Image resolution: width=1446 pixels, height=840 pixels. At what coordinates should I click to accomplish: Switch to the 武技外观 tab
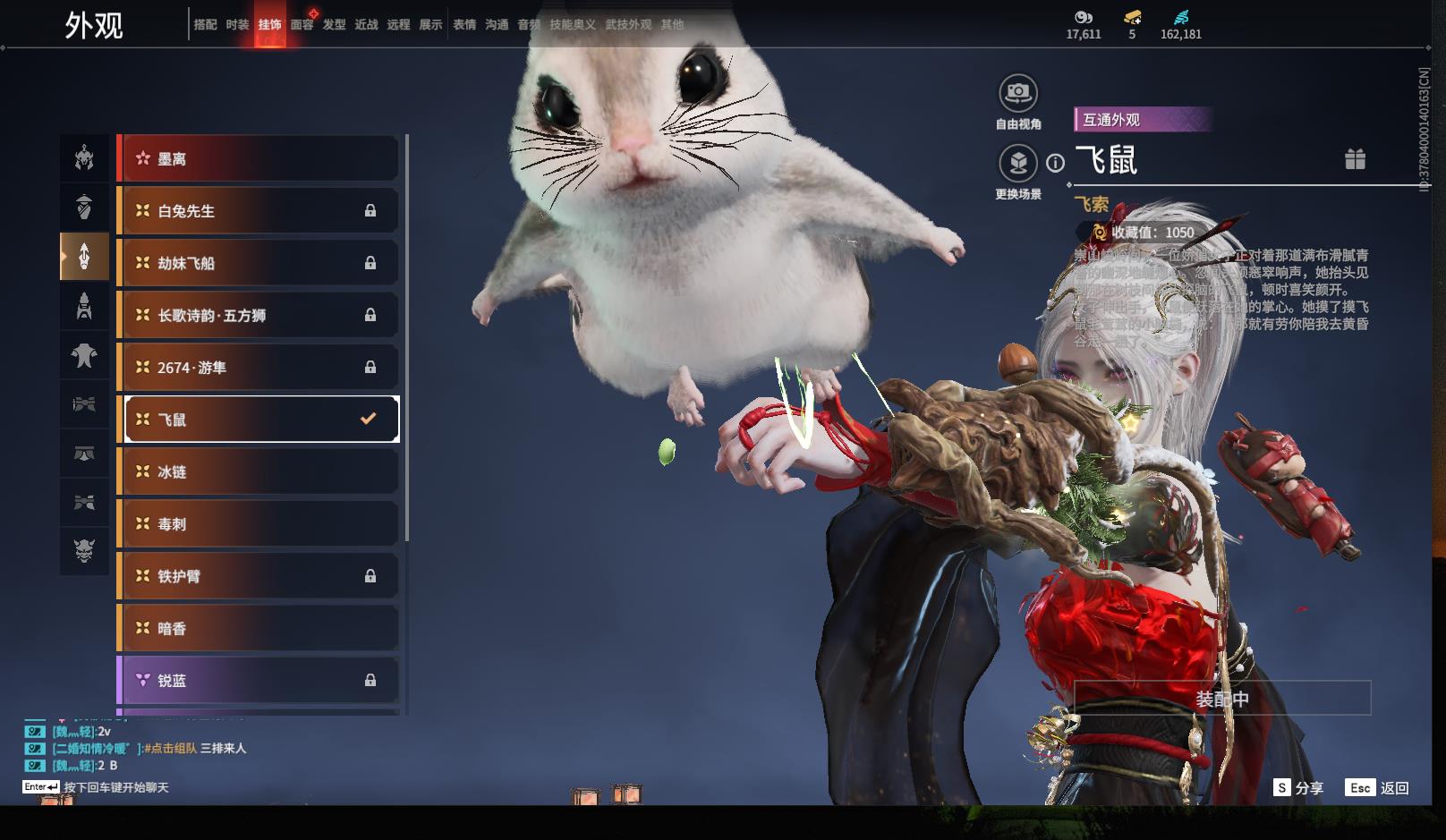coord(628,25)
